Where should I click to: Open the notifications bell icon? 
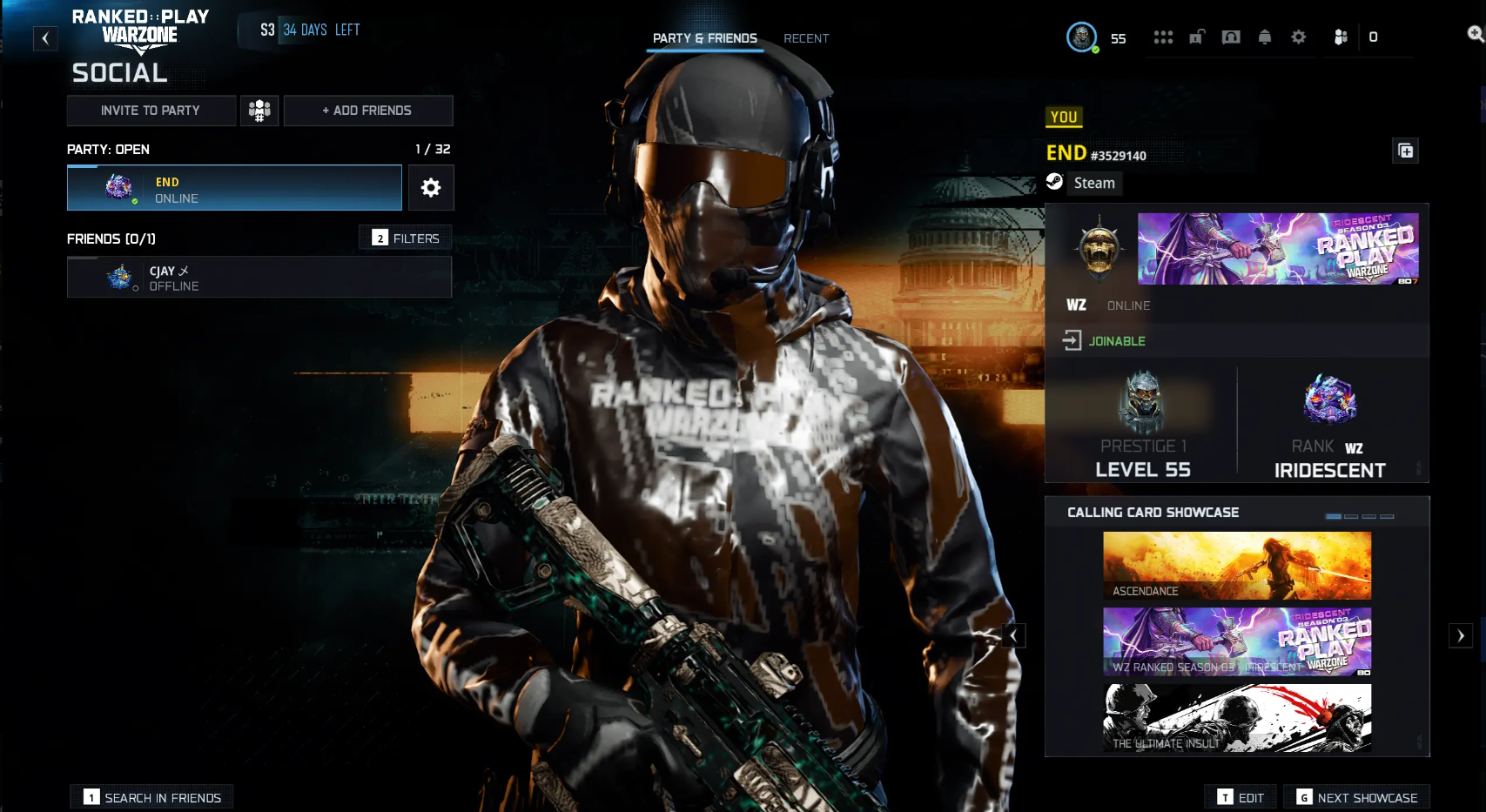point(1265,37)
